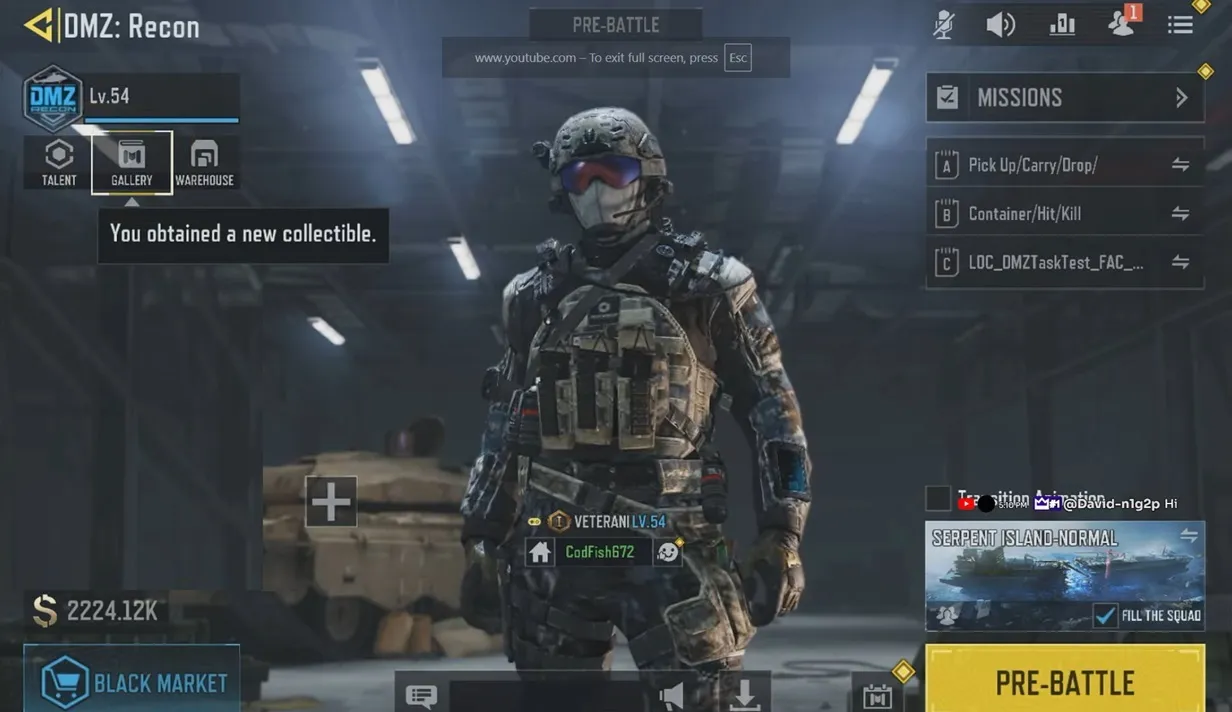Open the chat message box
The image size is (1232, 712).
tap(421, 695)
